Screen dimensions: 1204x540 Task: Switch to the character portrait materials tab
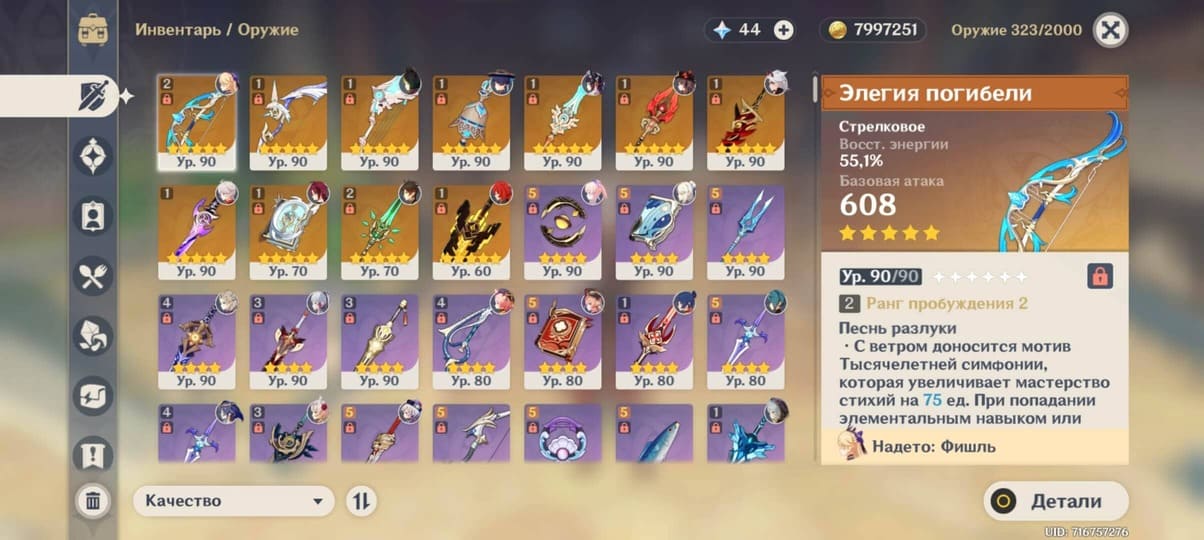click(x=93, y=216)
